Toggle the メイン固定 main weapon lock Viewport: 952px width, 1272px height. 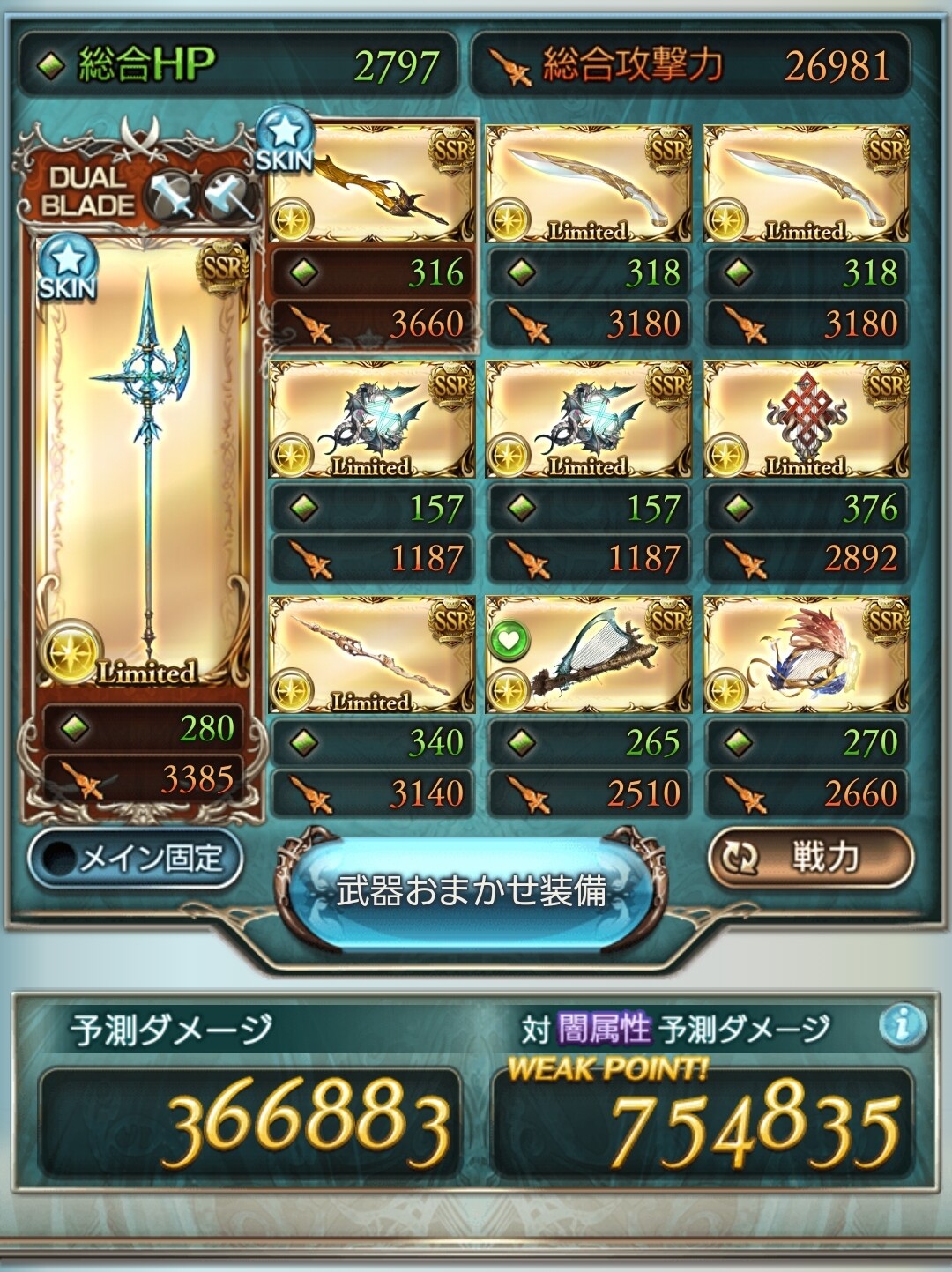point(135,859)
